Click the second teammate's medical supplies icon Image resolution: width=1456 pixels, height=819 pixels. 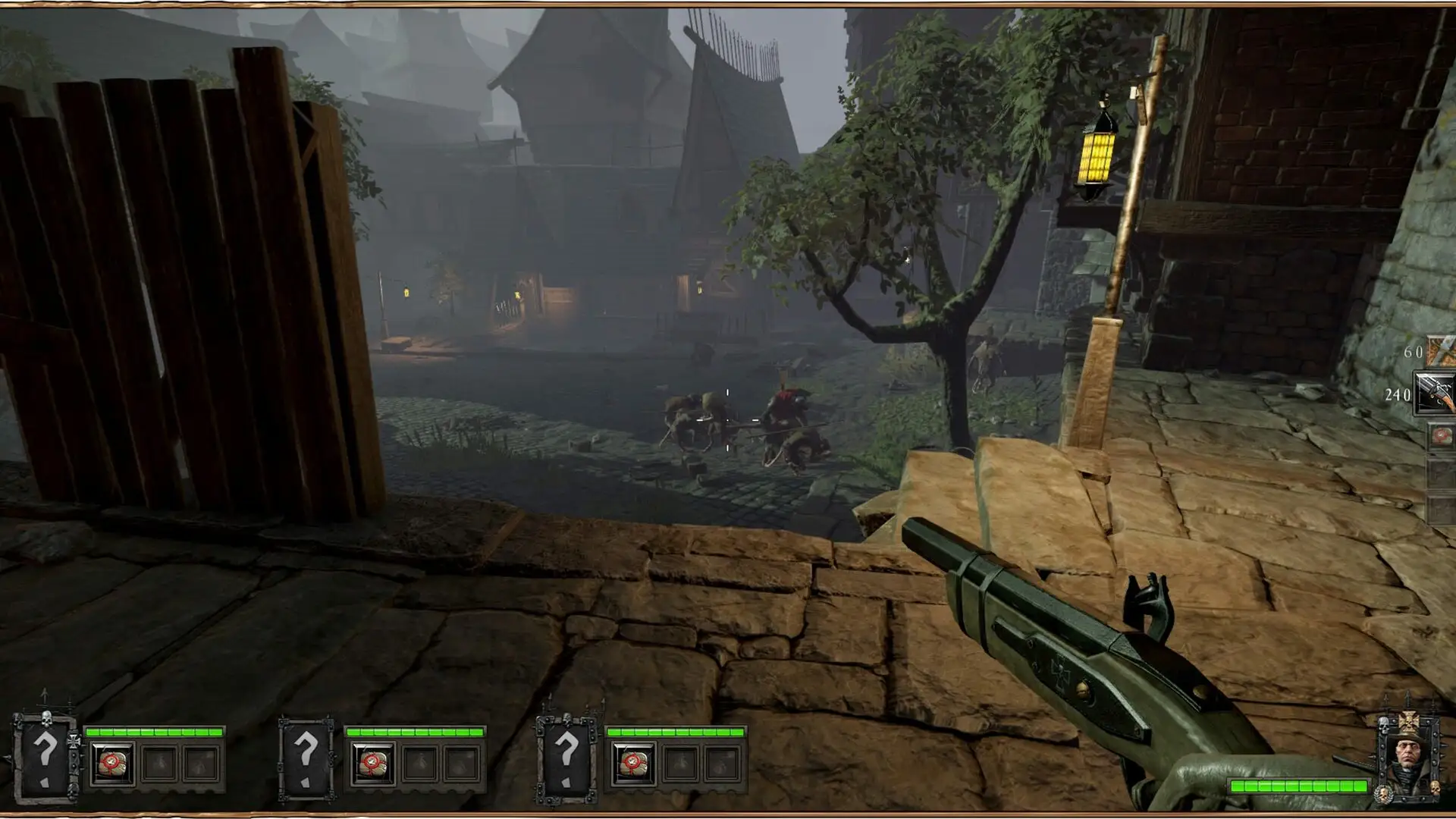click(x=375, y=764)
